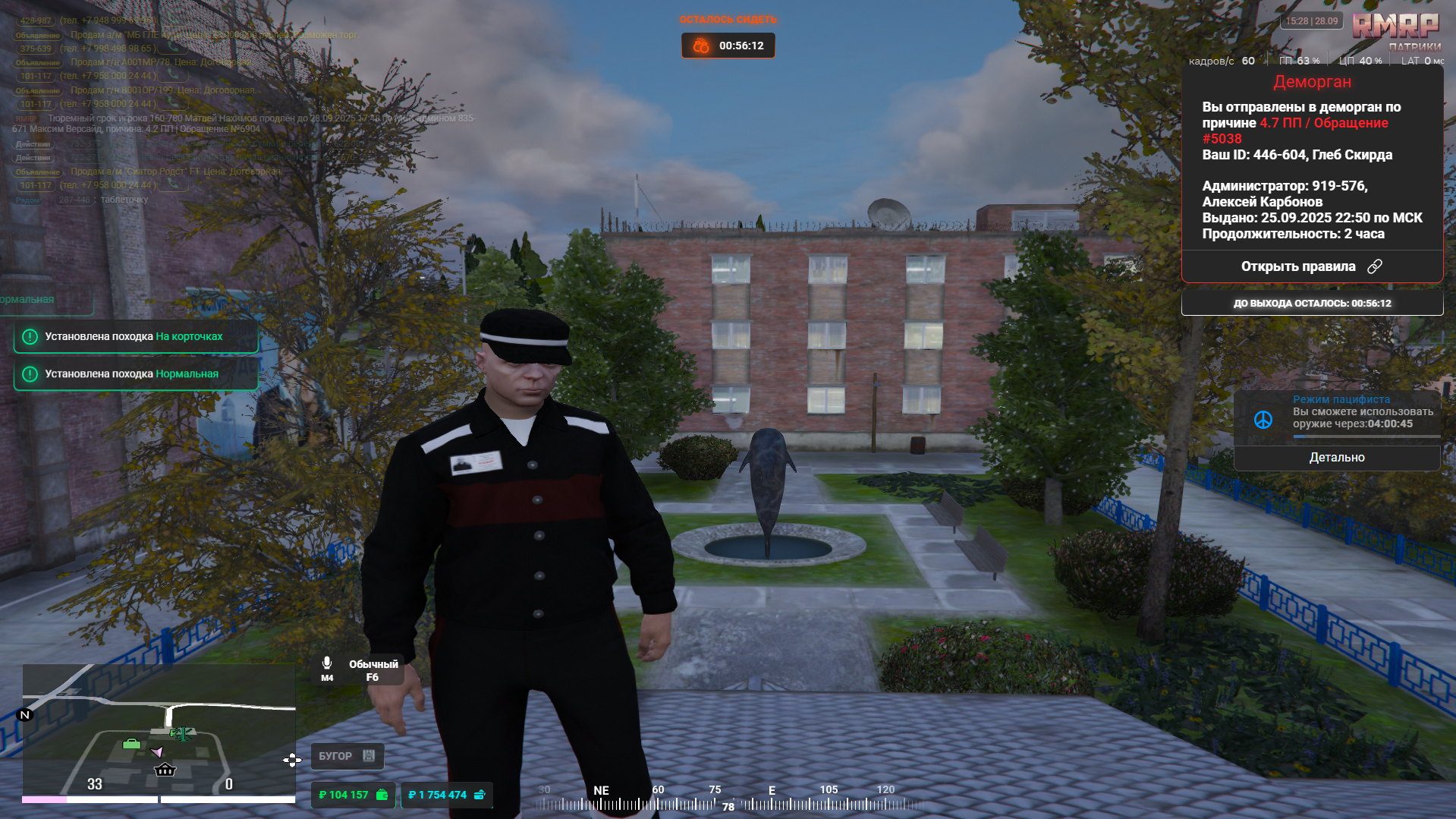
Task: Open the bank balance 1 754 474 card
Action: [446, 795]
